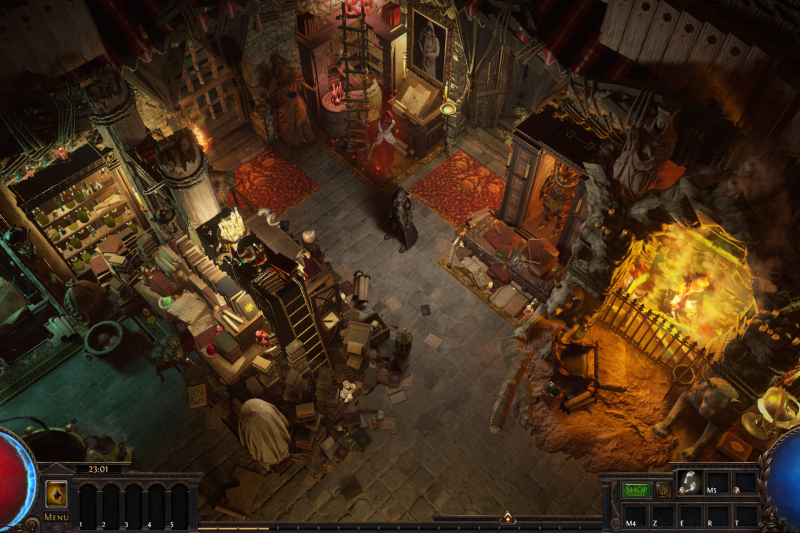The height and width of the screenshot is (533, 800).
Task: Select the footprints move skill slot
Action: (x=689, y=483)
